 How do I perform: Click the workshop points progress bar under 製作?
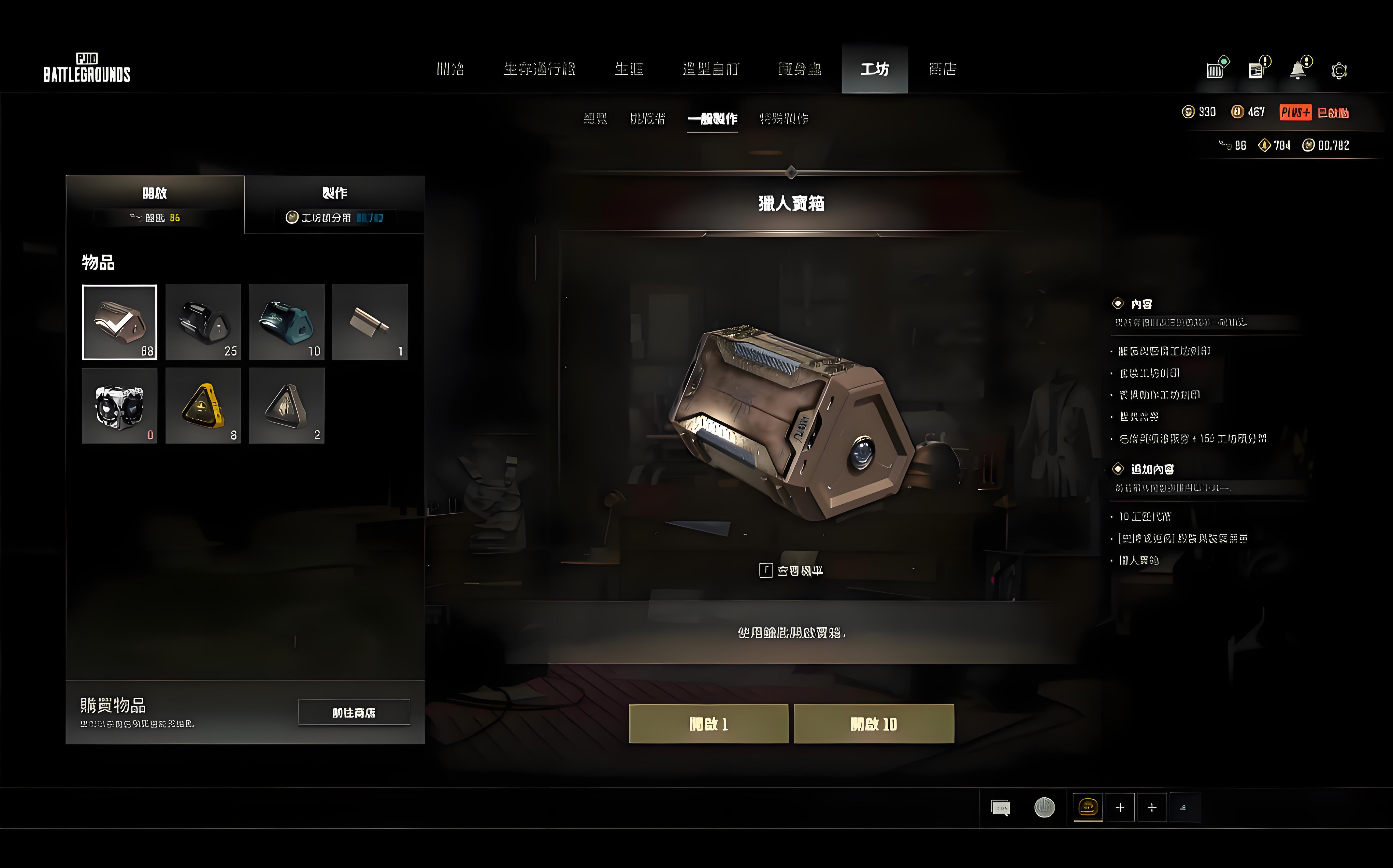(335, 218)
